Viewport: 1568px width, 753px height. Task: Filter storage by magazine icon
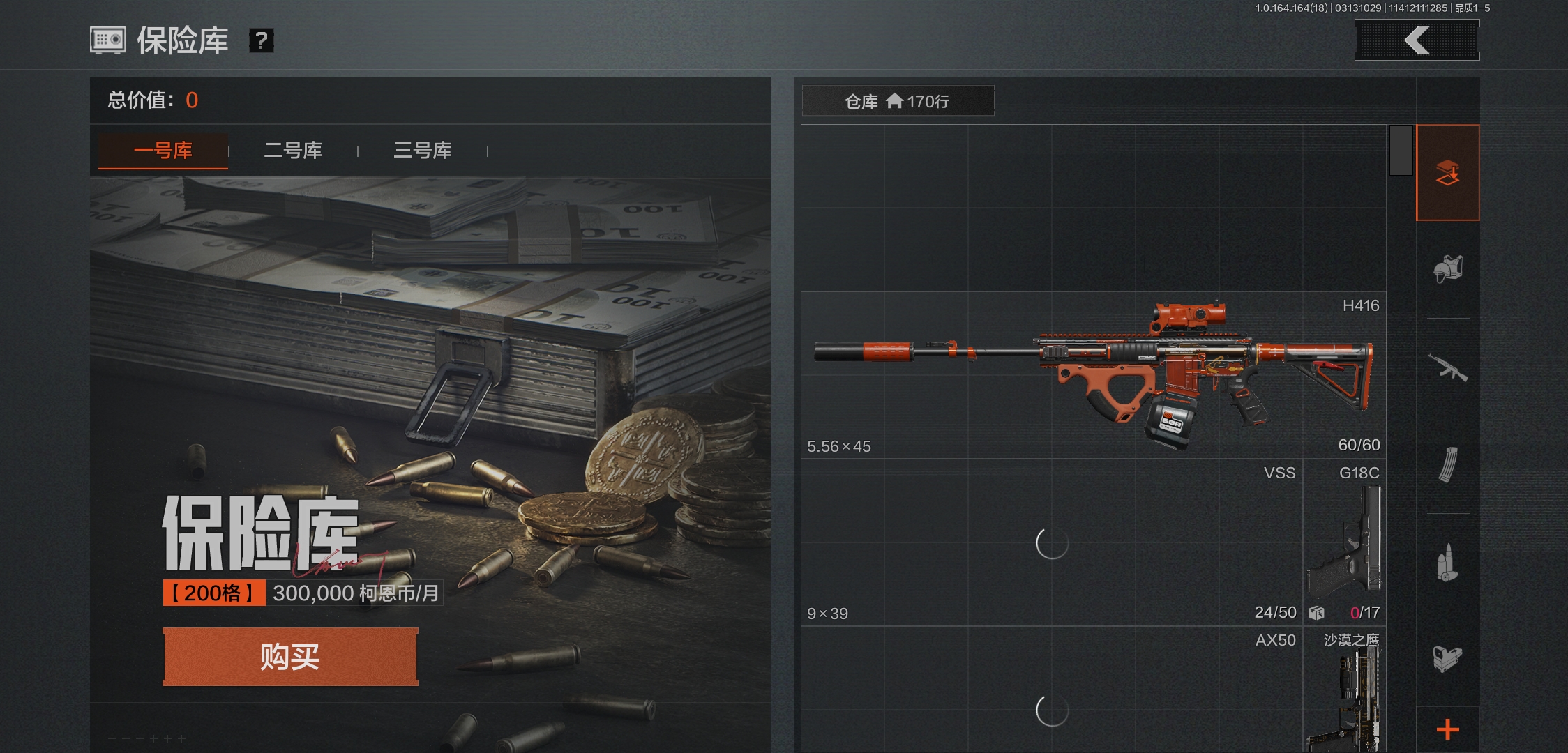click(1448, 465)
